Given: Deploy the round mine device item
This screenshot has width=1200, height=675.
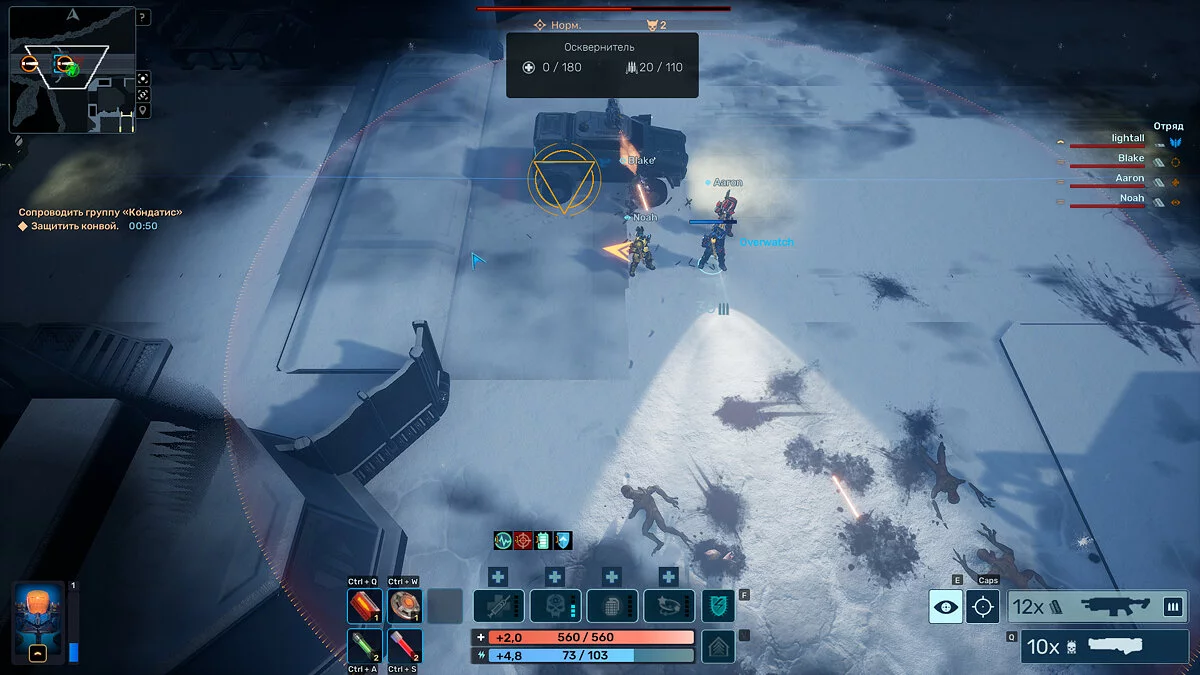Looking at the screenshot, I should pyautogui.click(x=404, y=606).
